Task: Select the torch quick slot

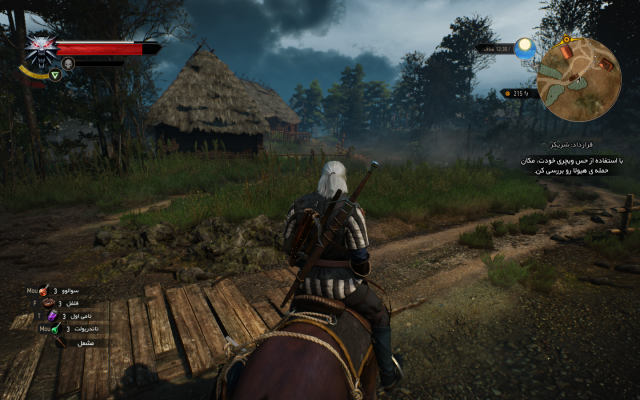Action: tap(58, 341)
